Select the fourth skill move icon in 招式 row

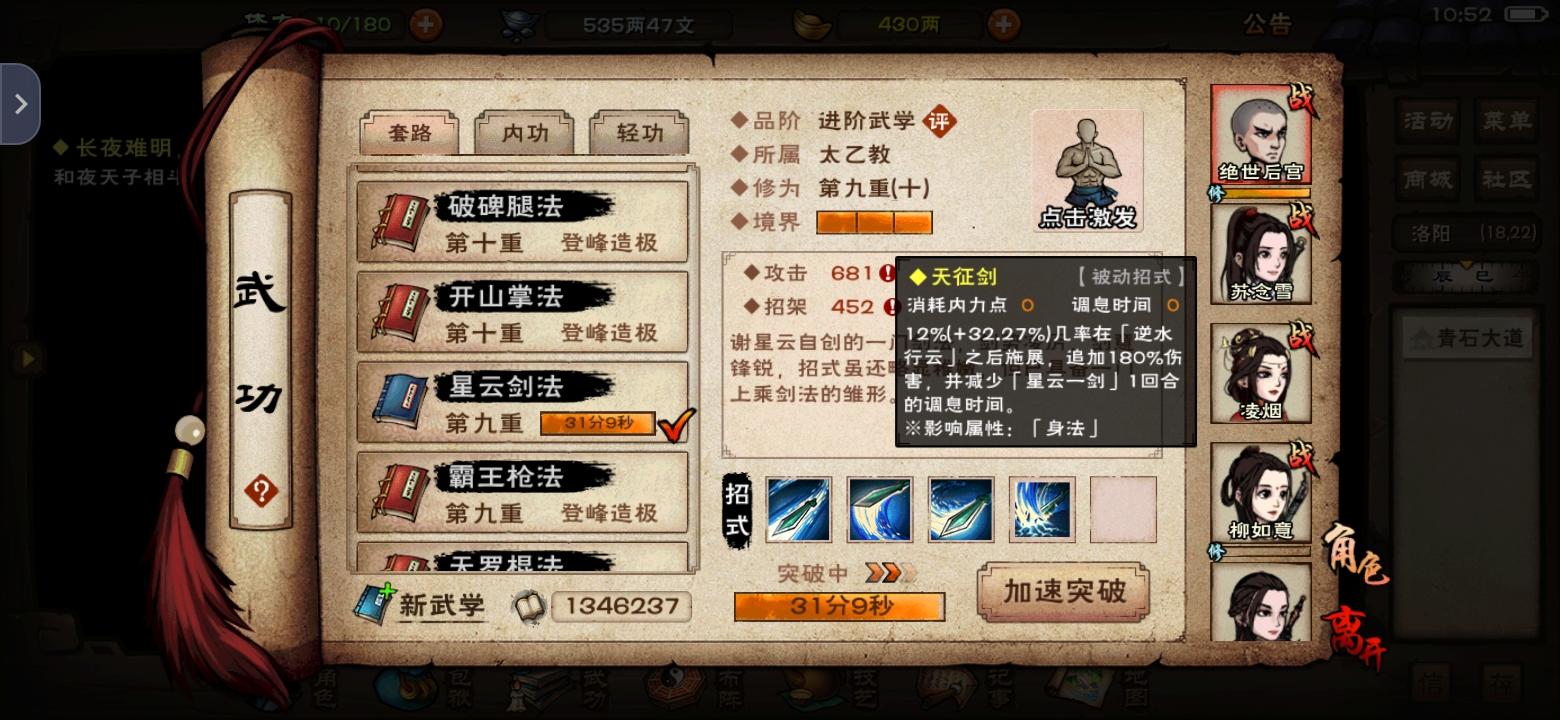coord(1042,508)
